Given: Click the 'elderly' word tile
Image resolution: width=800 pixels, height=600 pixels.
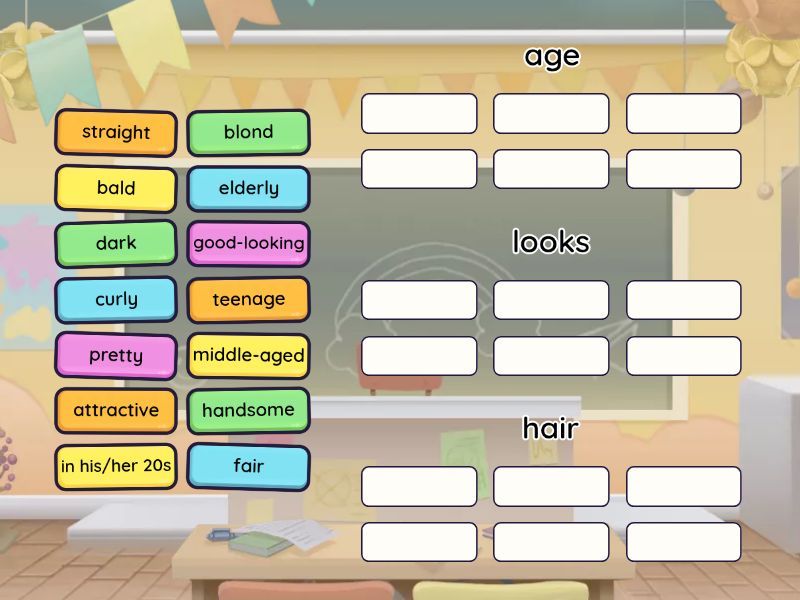Looking at the screenshot, I should point(248,188).
